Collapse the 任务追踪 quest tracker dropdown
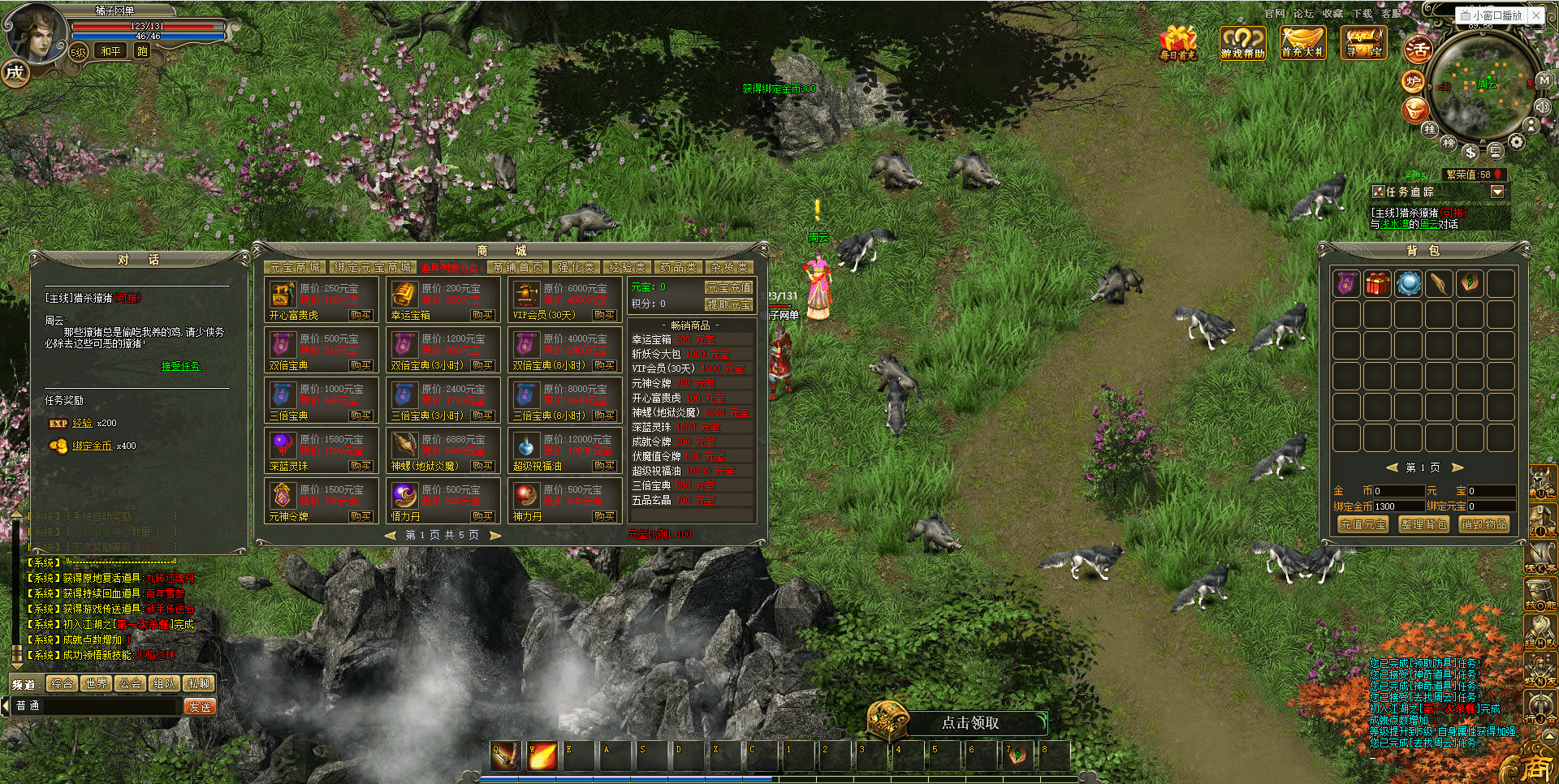The height and width of the screenshot is (784, 1559). click(x=1497, y=192)
